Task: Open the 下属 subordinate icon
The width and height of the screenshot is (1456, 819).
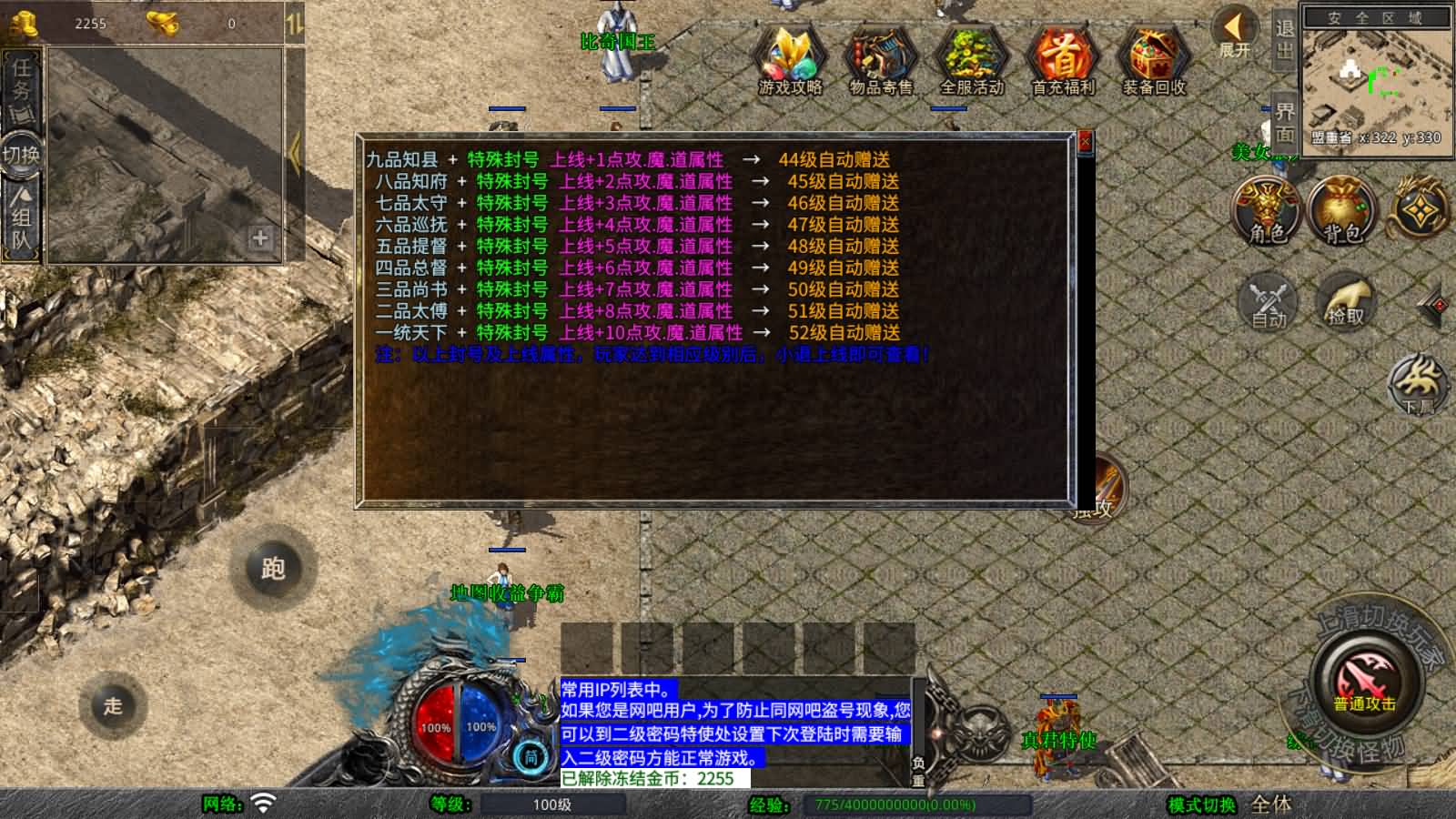Action: click(x=1415, y=387)
